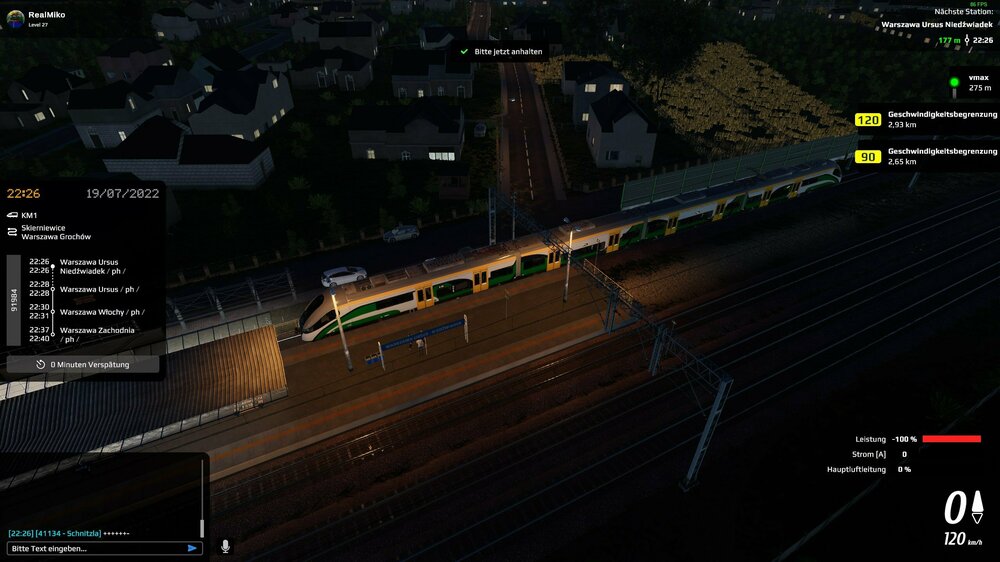Toggle the microphone voice chat icon
The image size is (1000, 562).
pos(225,547)
